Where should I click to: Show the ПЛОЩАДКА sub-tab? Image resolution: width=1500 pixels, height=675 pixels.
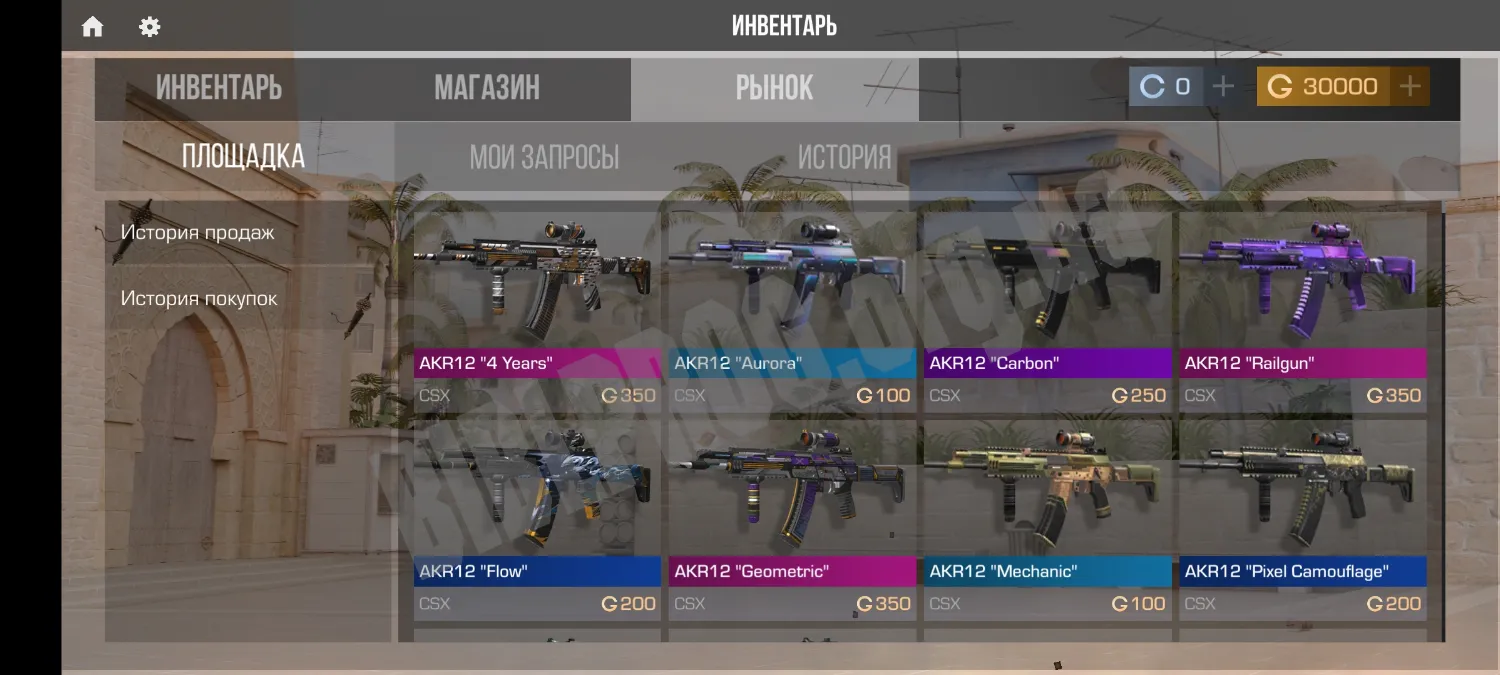tap(243, 156)
